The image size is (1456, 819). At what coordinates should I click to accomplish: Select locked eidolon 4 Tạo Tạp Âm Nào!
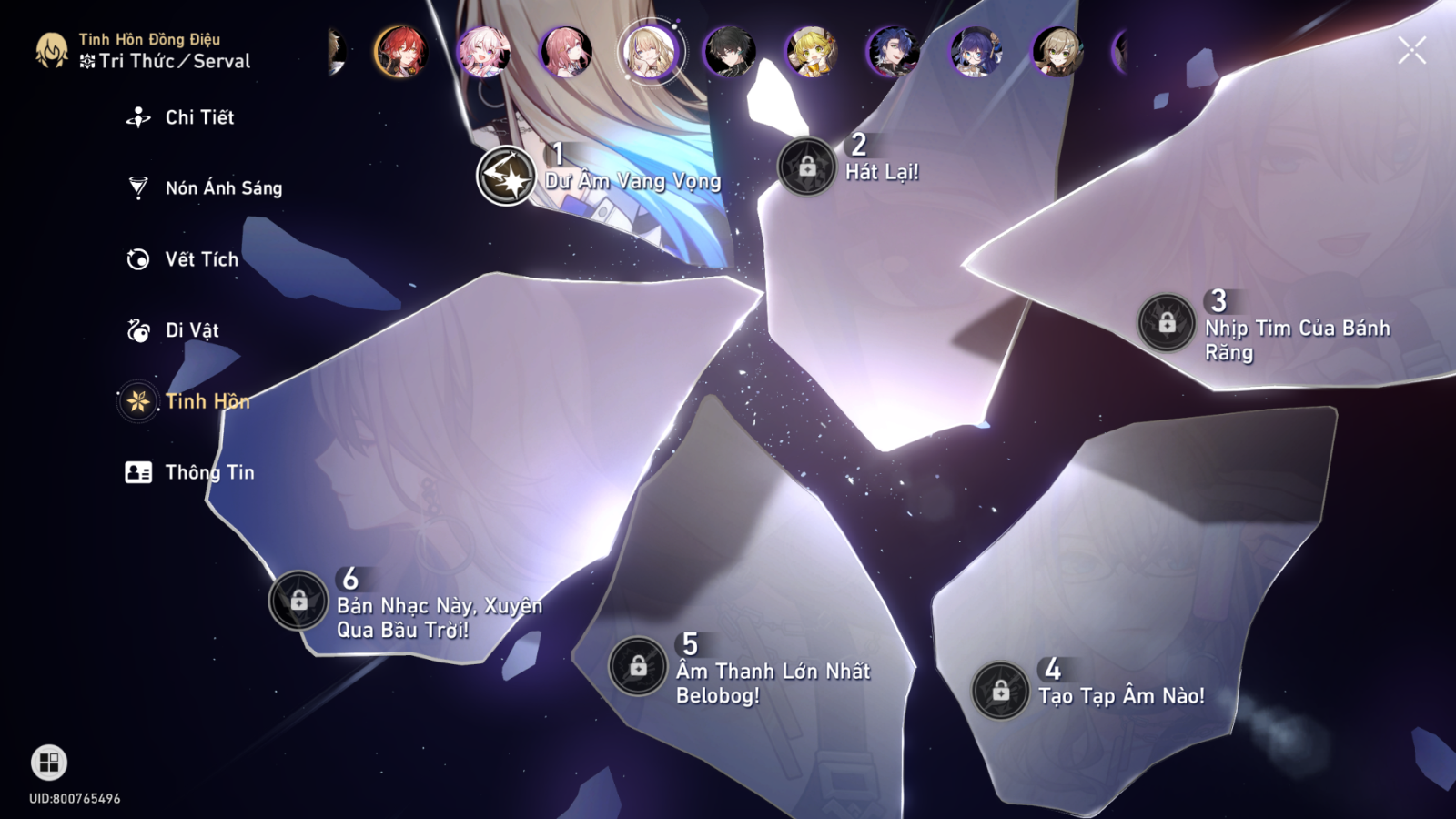1001,691
